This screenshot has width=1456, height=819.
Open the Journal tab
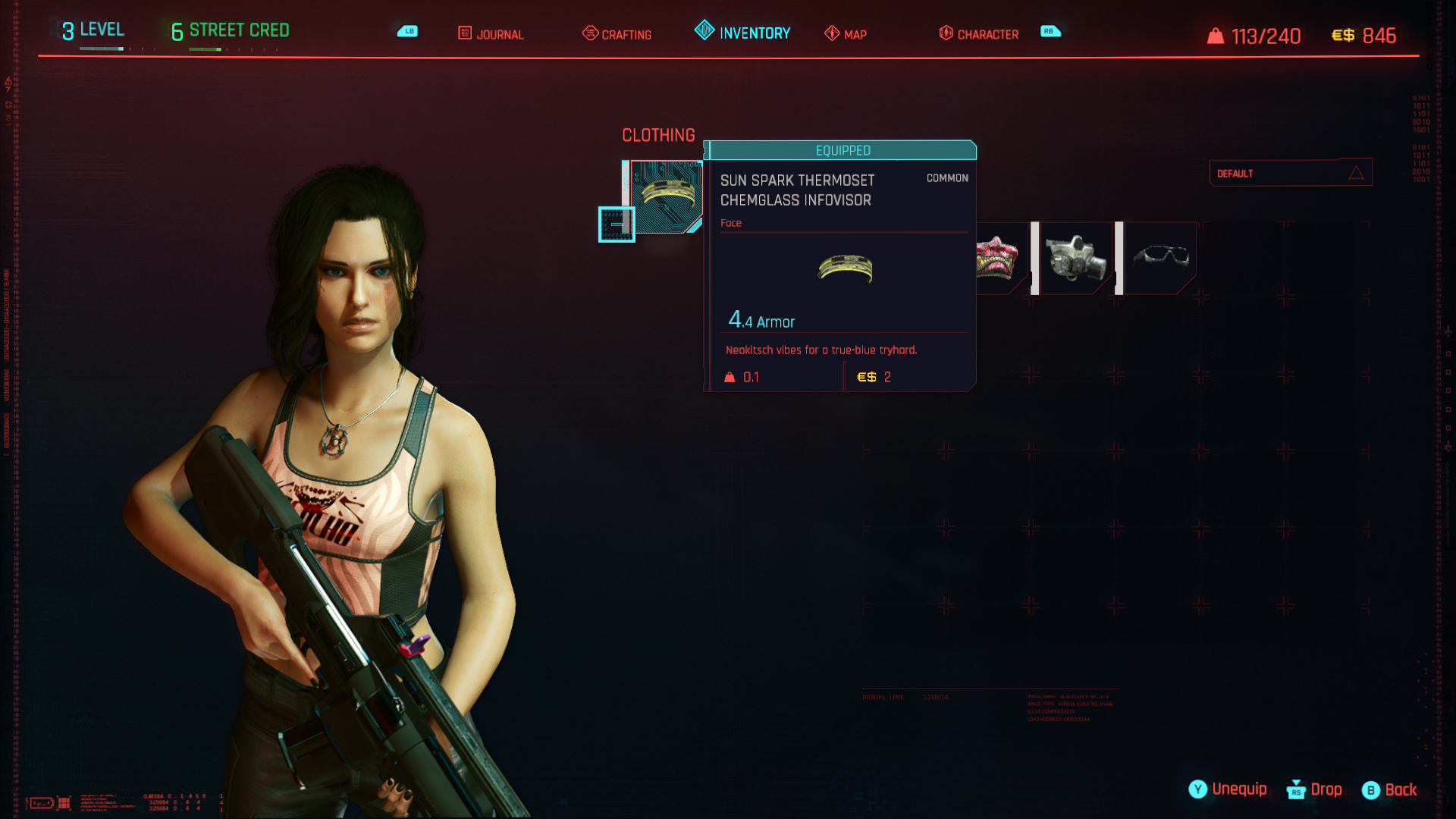coord(491,34)
